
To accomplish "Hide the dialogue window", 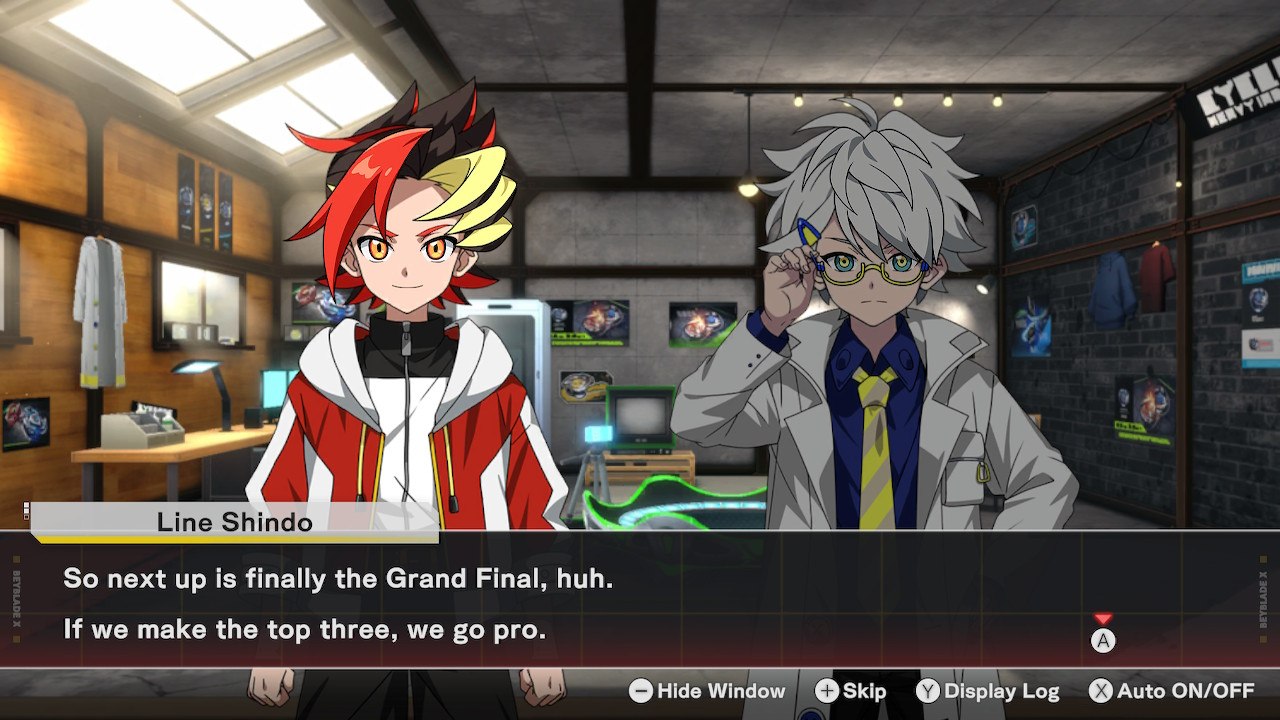I will coord(707,691).
